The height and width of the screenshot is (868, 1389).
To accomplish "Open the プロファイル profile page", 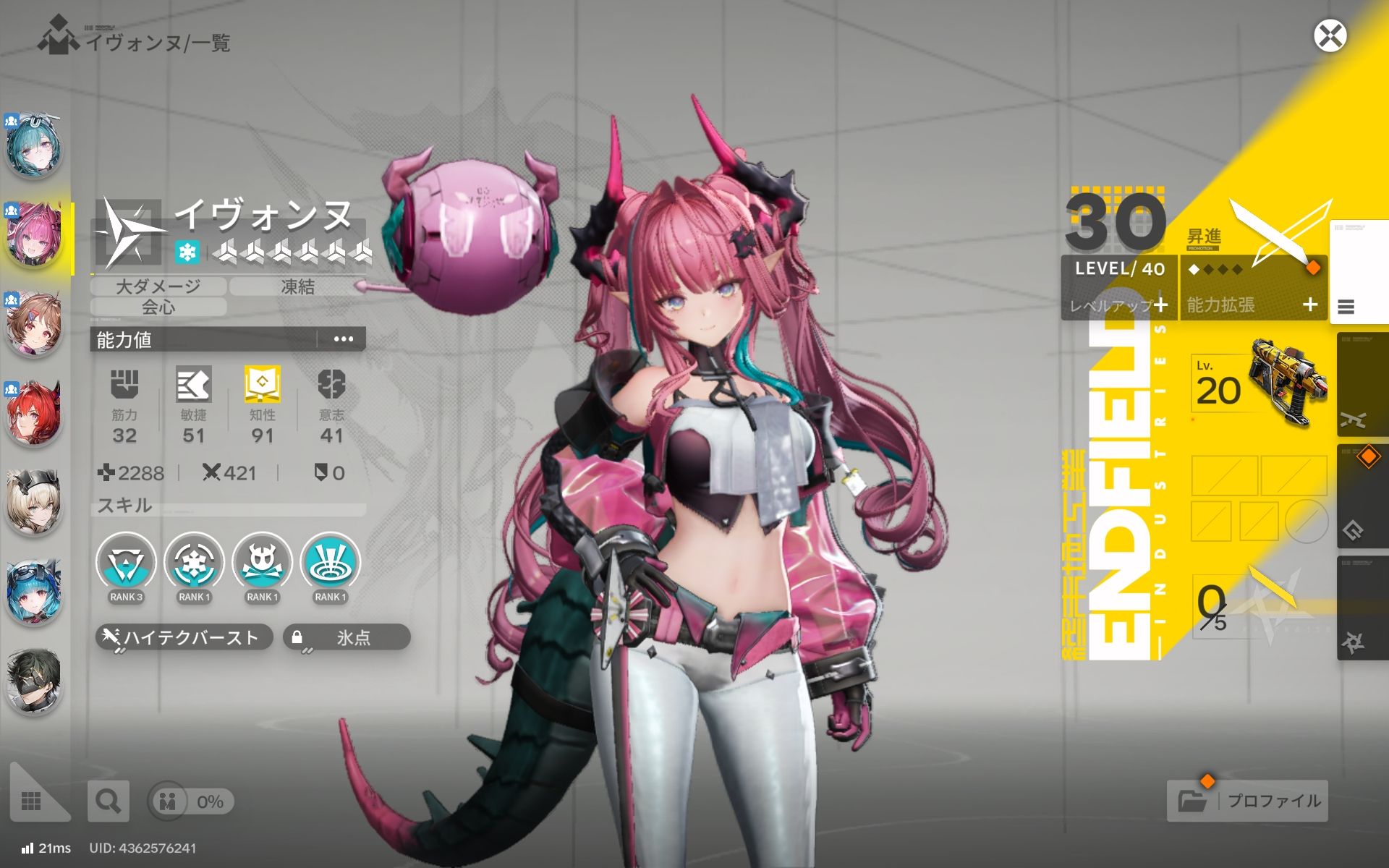I will click(x=1248, y=801).
